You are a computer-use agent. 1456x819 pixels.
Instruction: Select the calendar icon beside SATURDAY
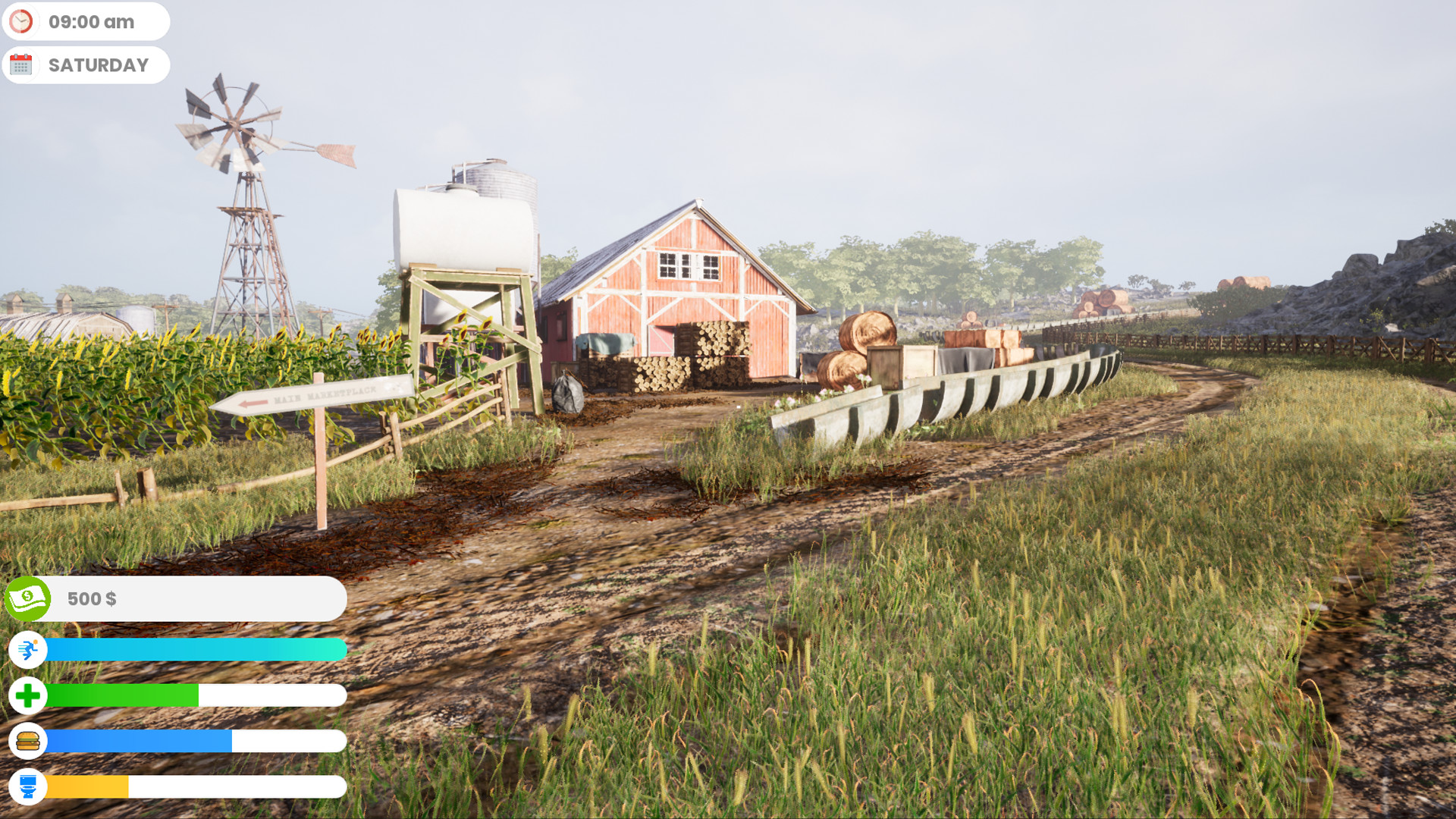pos(23,64)
